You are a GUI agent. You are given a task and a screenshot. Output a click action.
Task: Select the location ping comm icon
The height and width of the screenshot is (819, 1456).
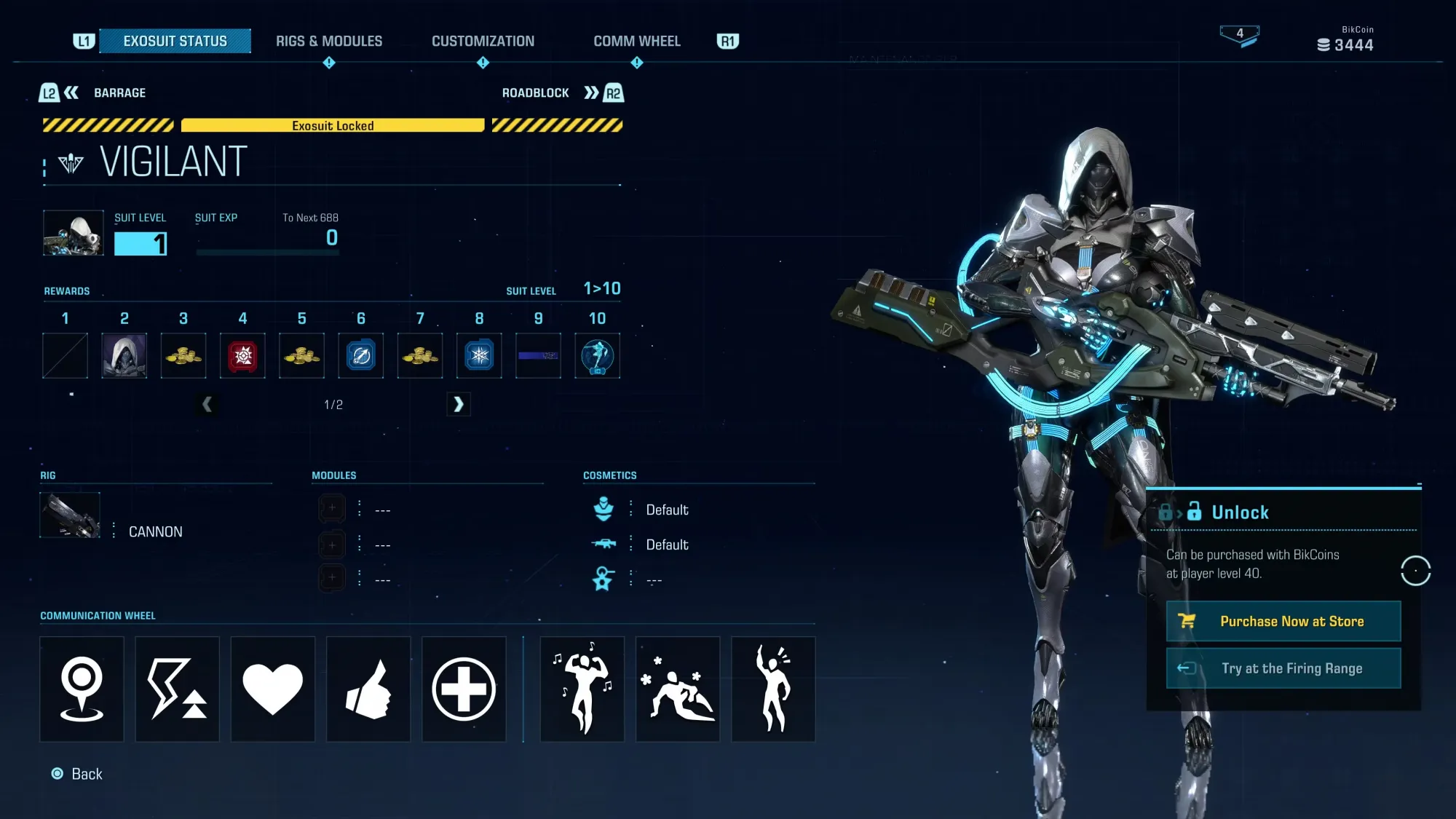coord(82,689)
